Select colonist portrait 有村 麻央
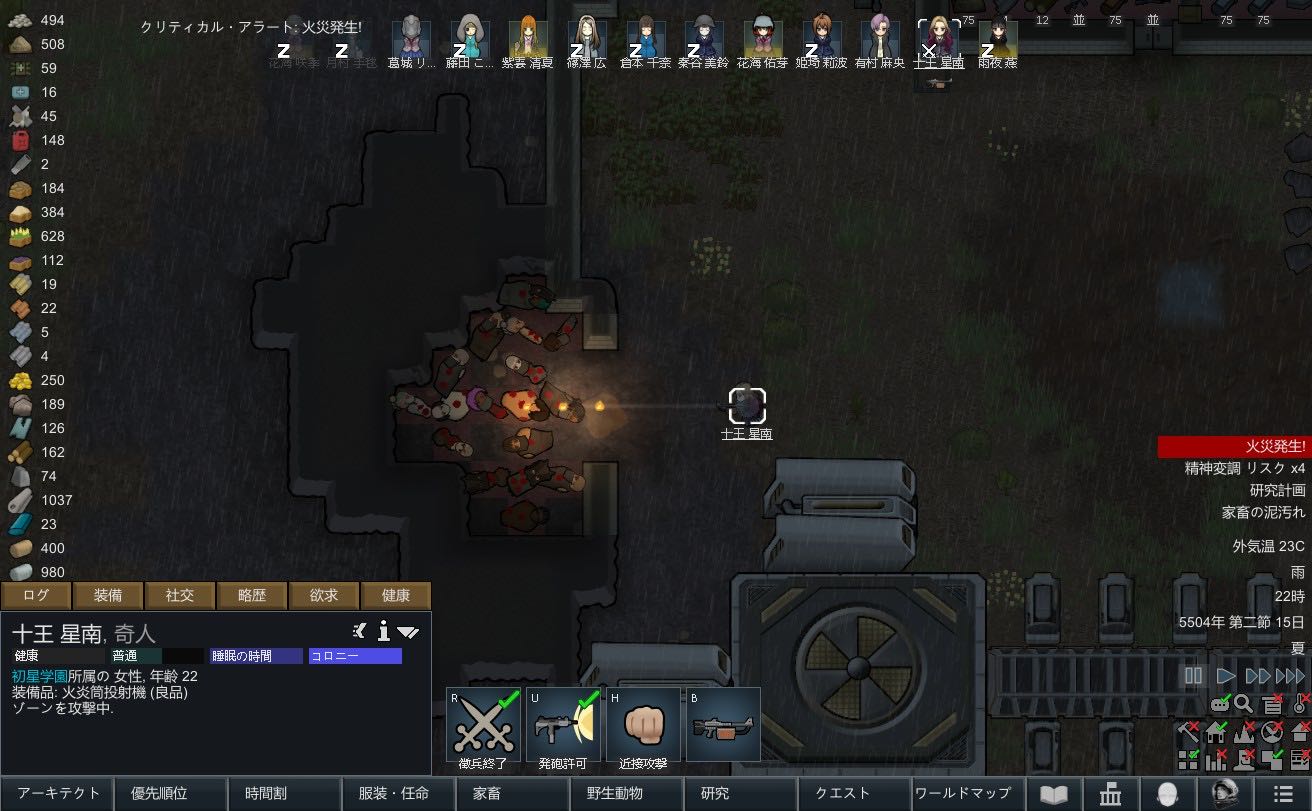Screen dimensions: 1312x811 pos(880,40)
